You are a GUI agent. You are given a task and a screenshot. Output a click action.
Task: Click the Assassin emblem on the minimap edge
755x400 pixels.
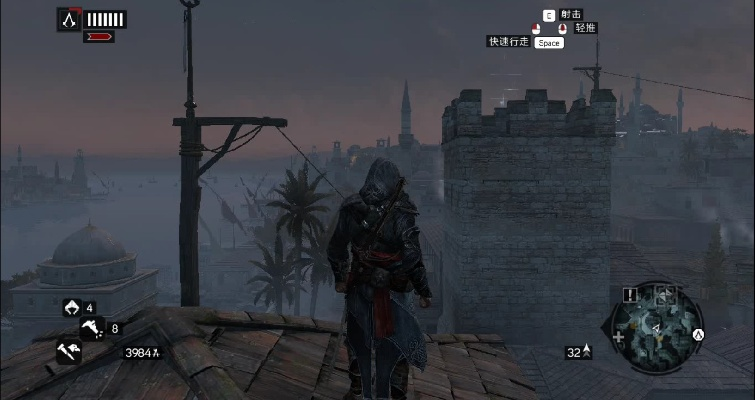point(699,334)
